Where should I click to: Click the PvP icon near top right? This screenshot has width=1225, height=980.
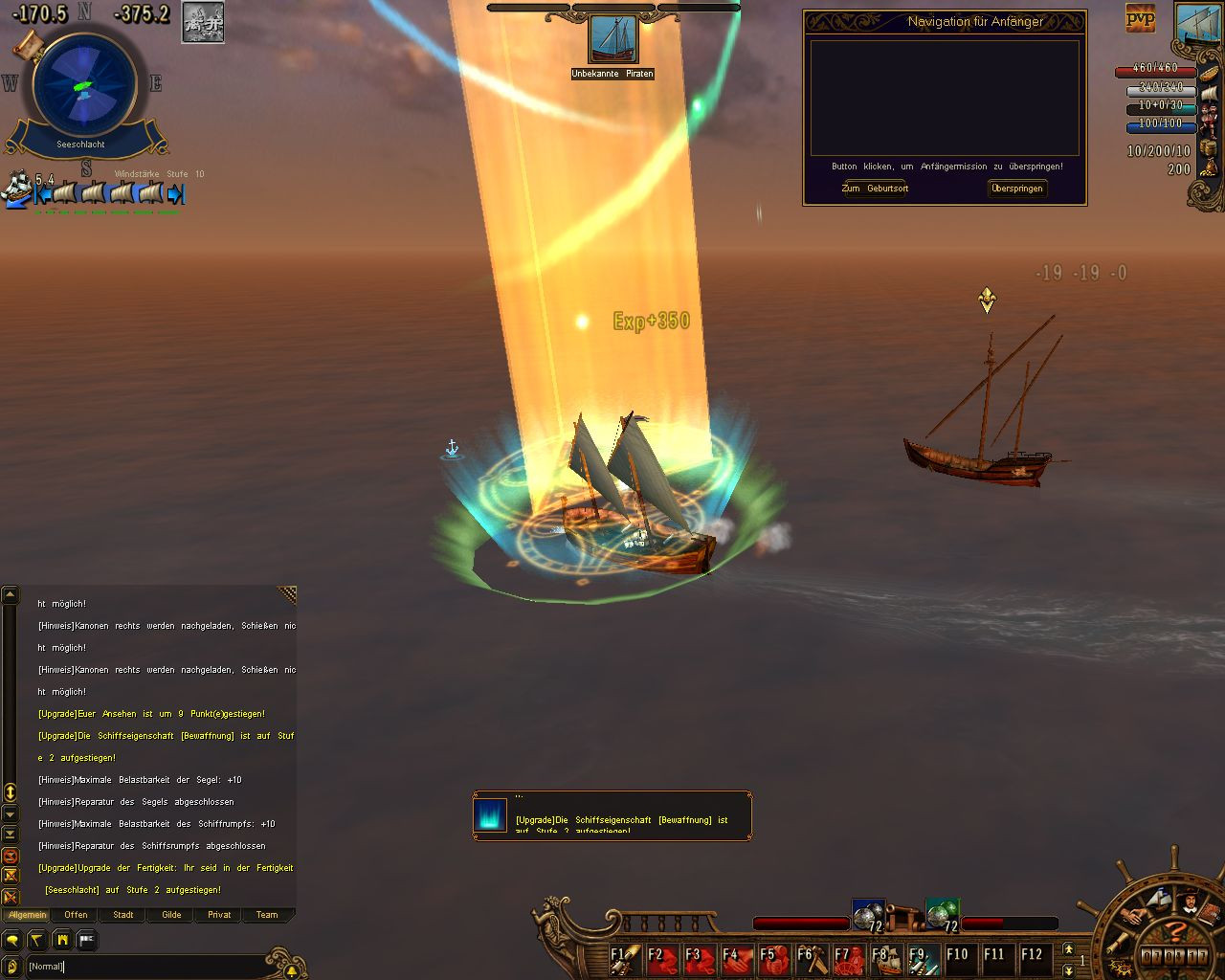[x=1141, y=18]
